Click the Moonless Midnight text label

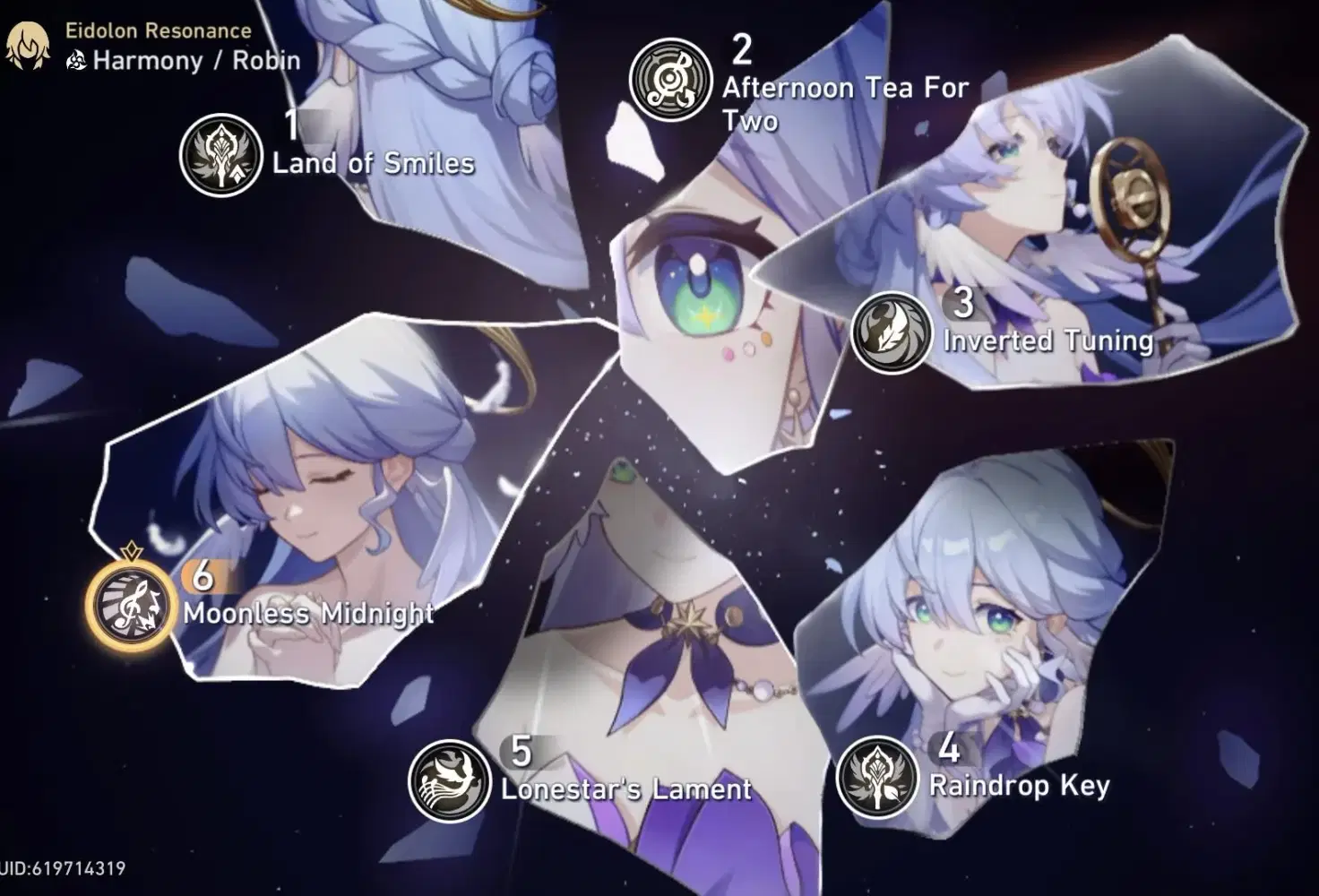tap(309, 616)
